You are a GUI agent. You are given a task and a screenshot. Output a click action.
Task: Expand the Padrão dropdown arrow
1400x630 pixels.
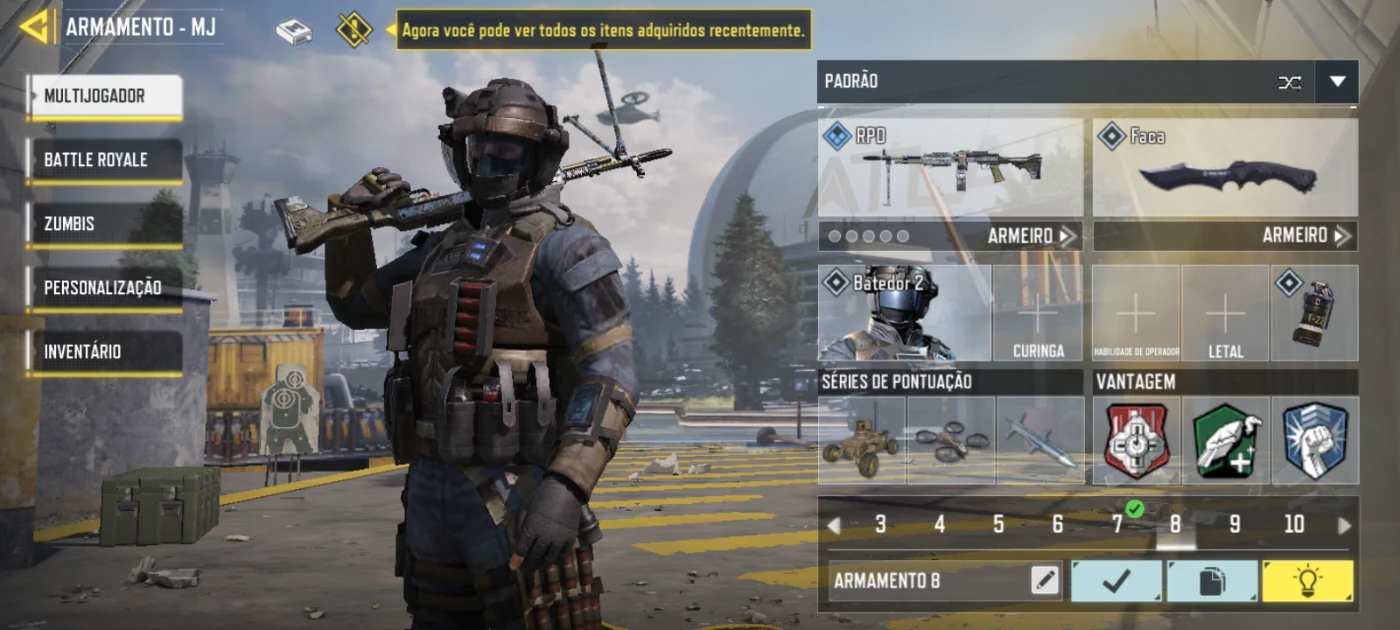(1337, 82)
